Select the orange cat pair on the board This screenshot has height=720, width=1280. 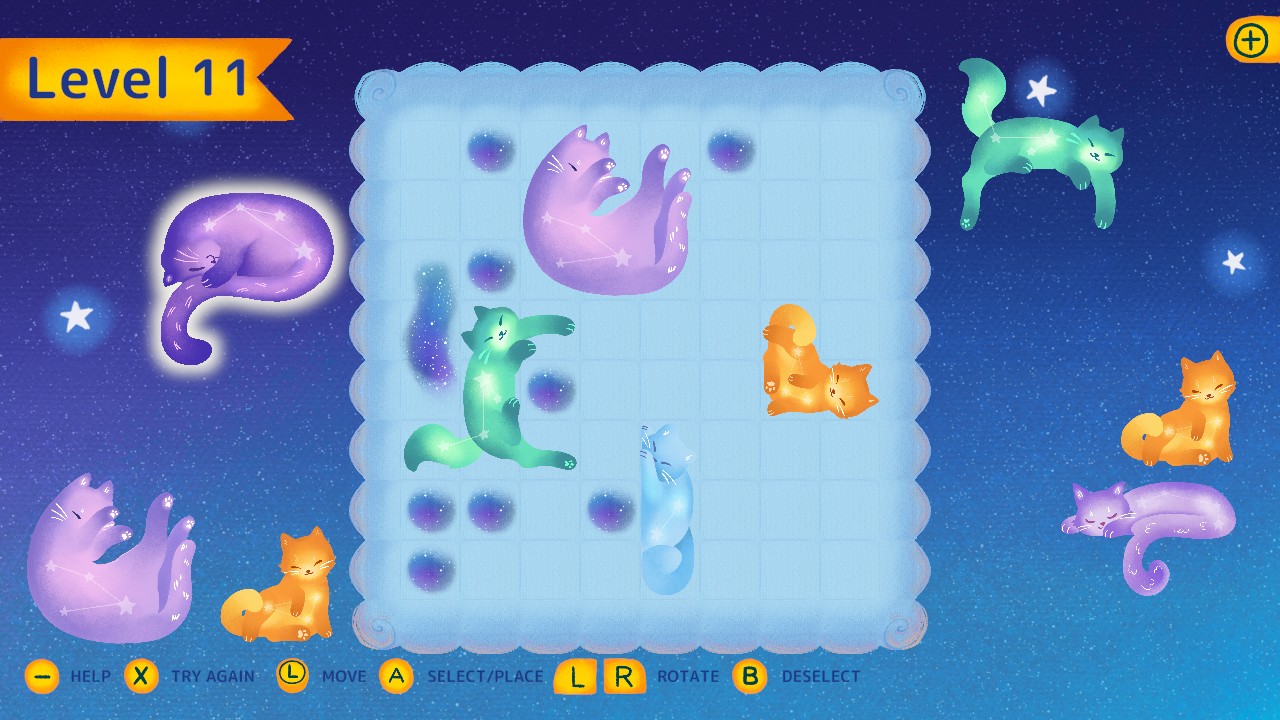click(820, 365)
